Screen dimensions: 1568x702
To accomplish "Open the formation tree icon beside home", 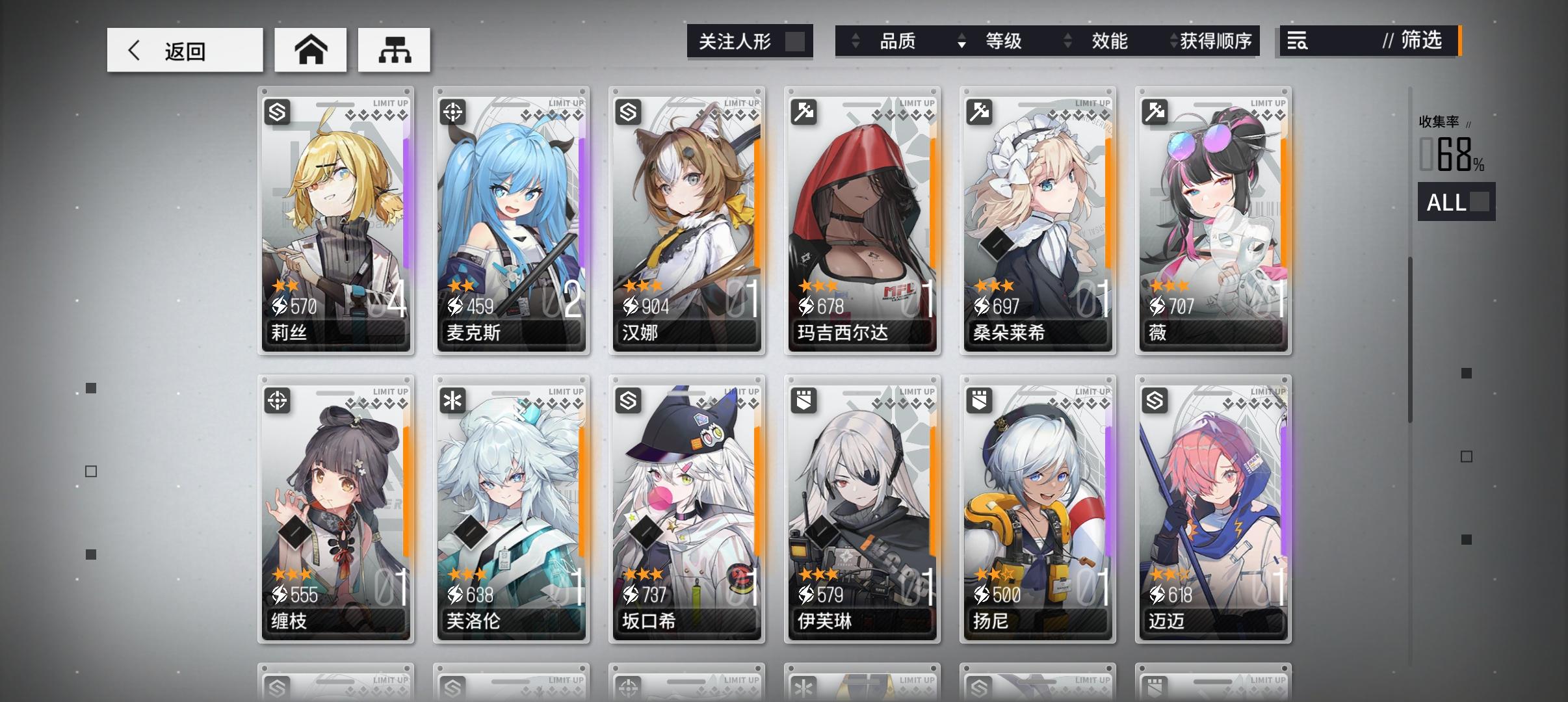I will [x=395, y=49].
